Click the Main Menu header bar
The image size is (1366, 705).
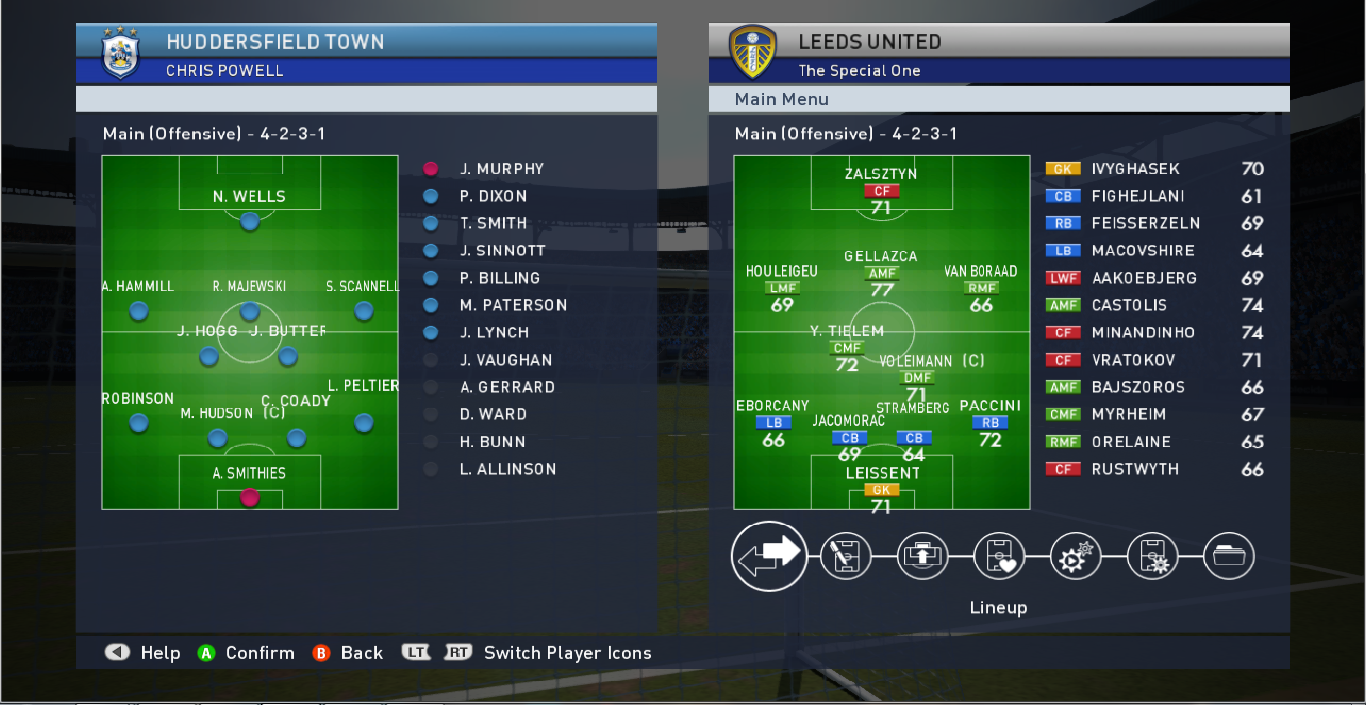point(998,99)
